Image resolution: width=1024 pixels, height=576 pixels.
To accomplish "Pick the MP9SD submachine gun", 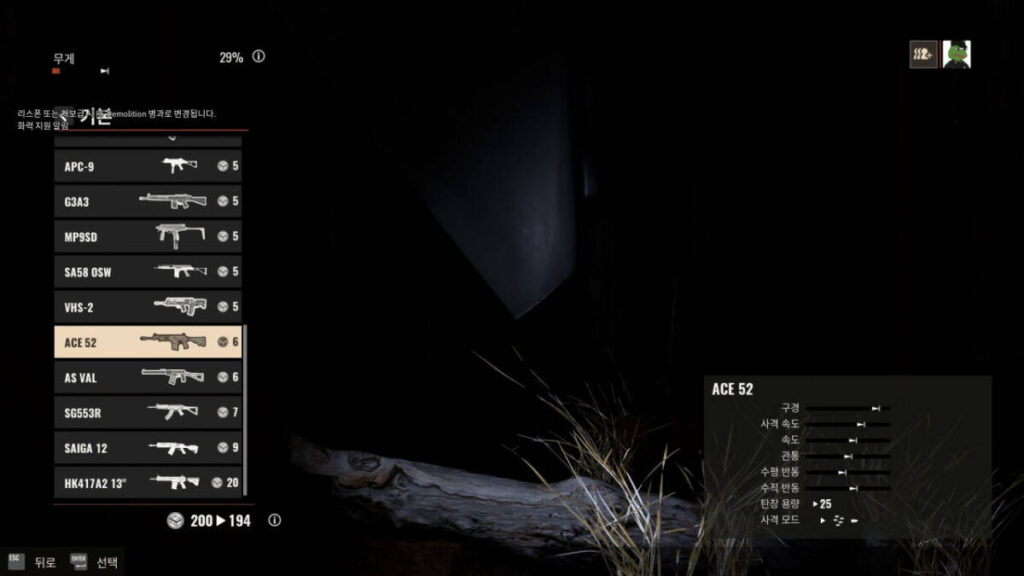I will coord(147,236).
